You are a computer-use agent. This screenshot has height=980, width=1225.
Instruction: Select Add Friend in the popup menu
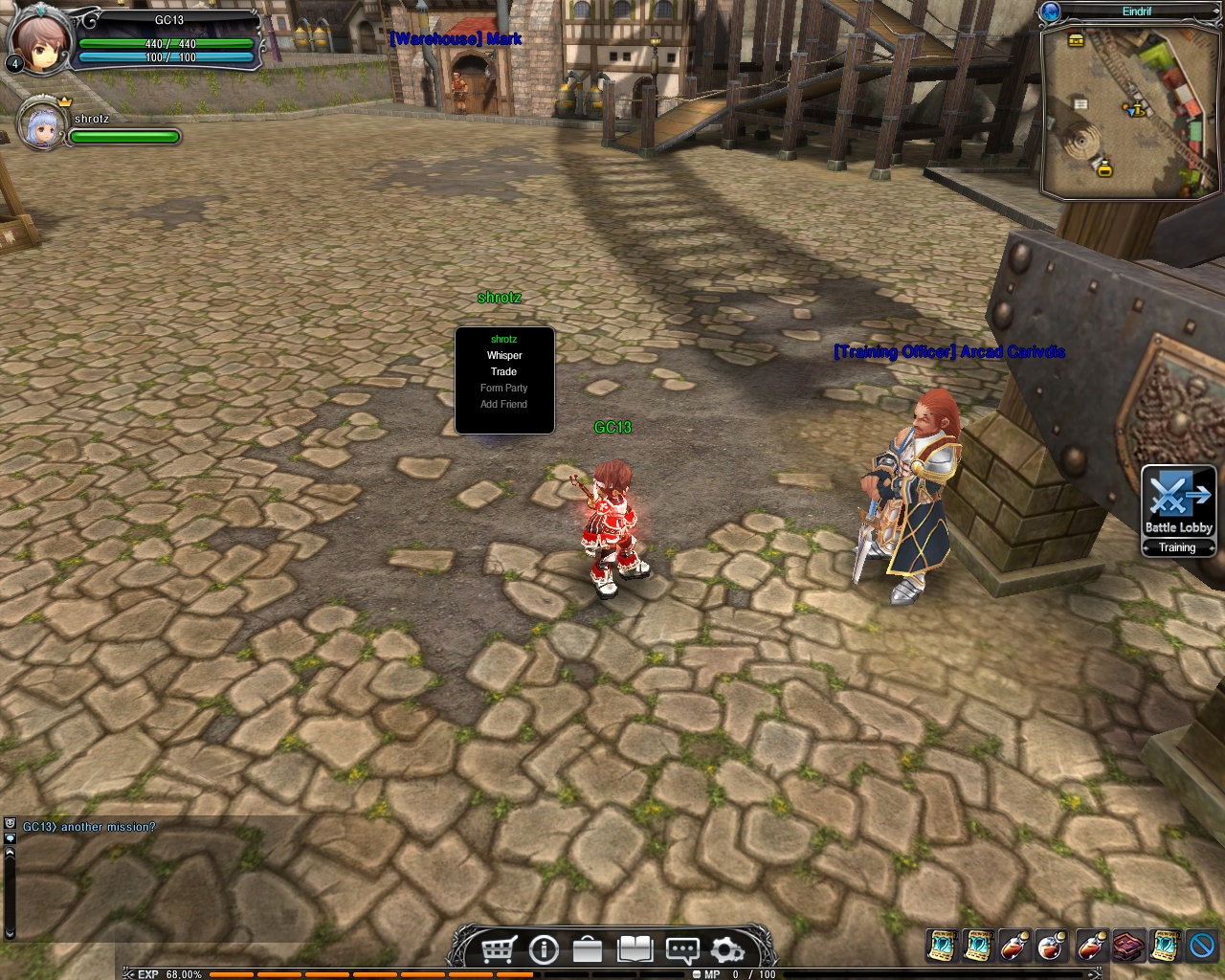(504, 405)
